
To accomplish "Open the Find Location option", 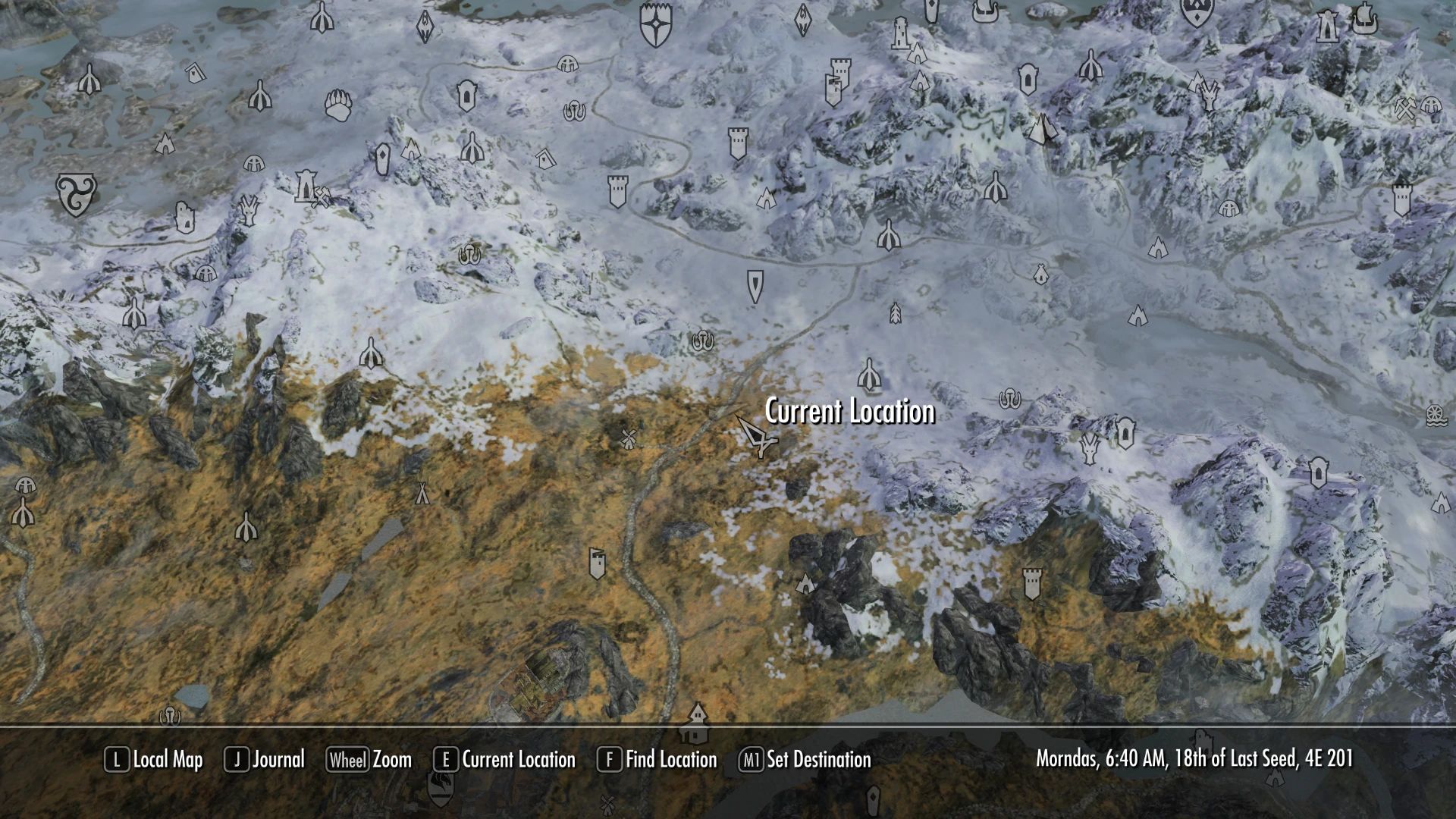I will 657,760.
